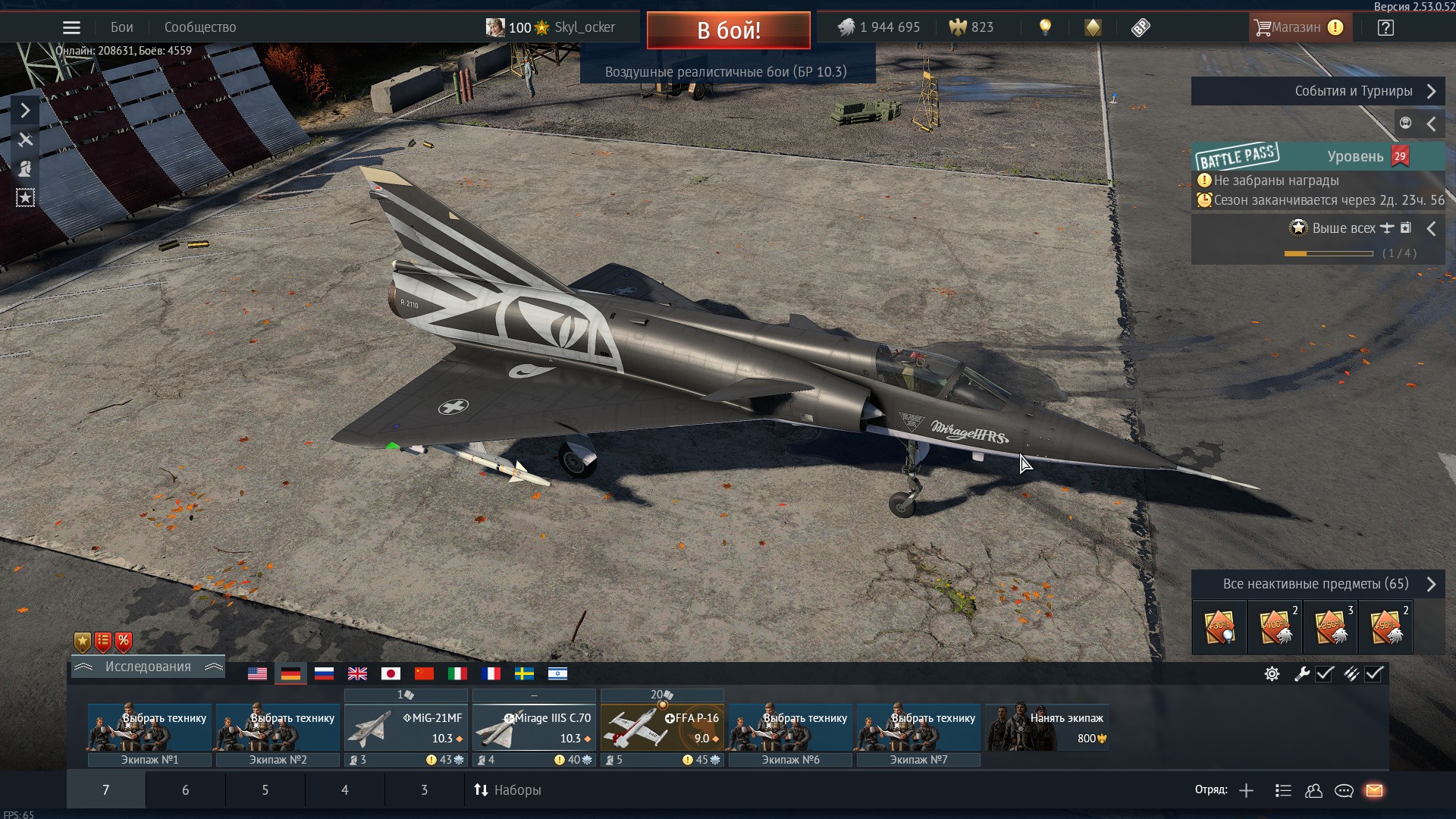Viewport: 1456px width, 819px height.
Task: Open the hamburger main menu
Action: coord(71,28)
